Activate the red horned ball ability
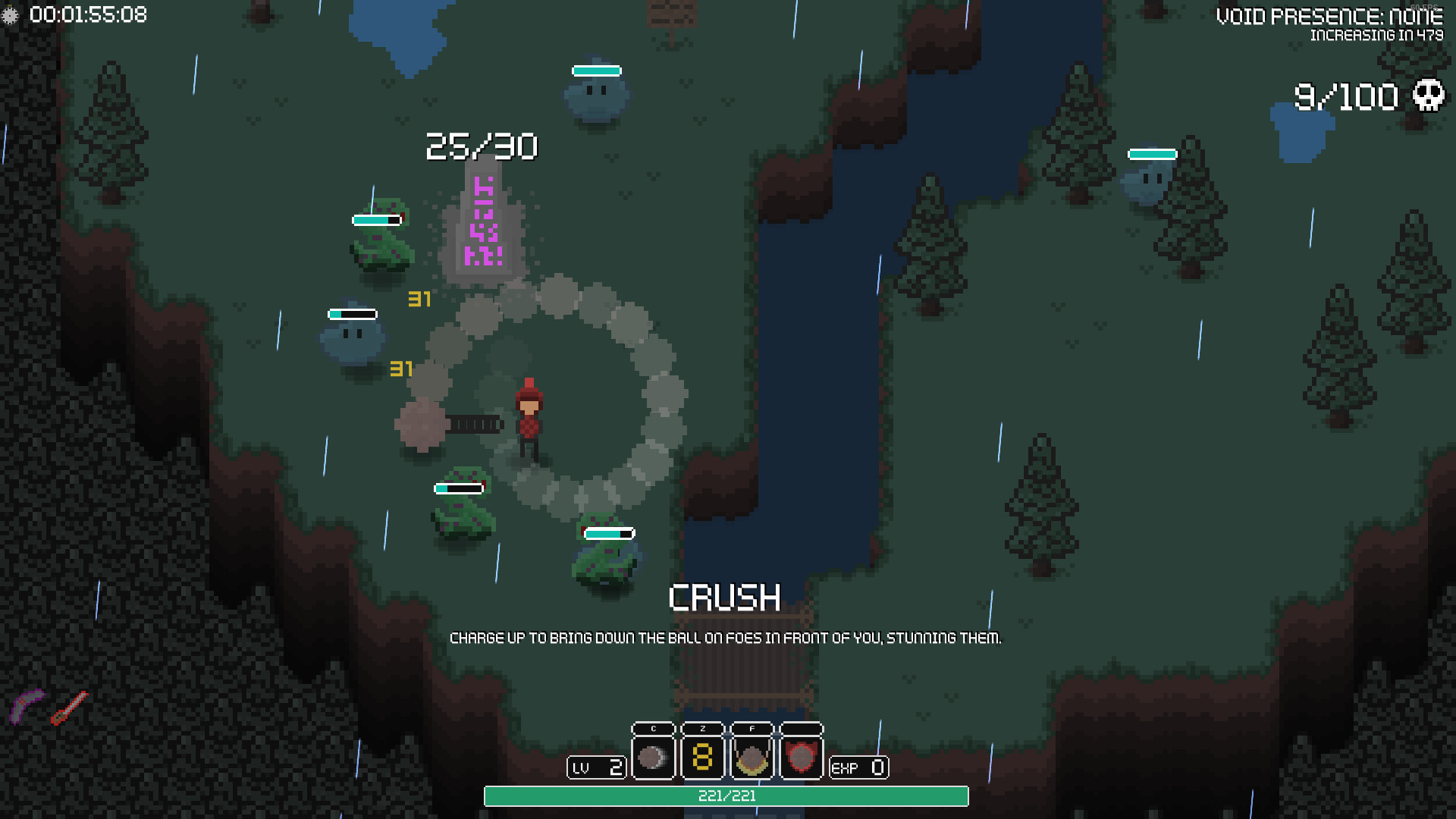Viewport: 1456px width, 819px height. coord(801,757)
